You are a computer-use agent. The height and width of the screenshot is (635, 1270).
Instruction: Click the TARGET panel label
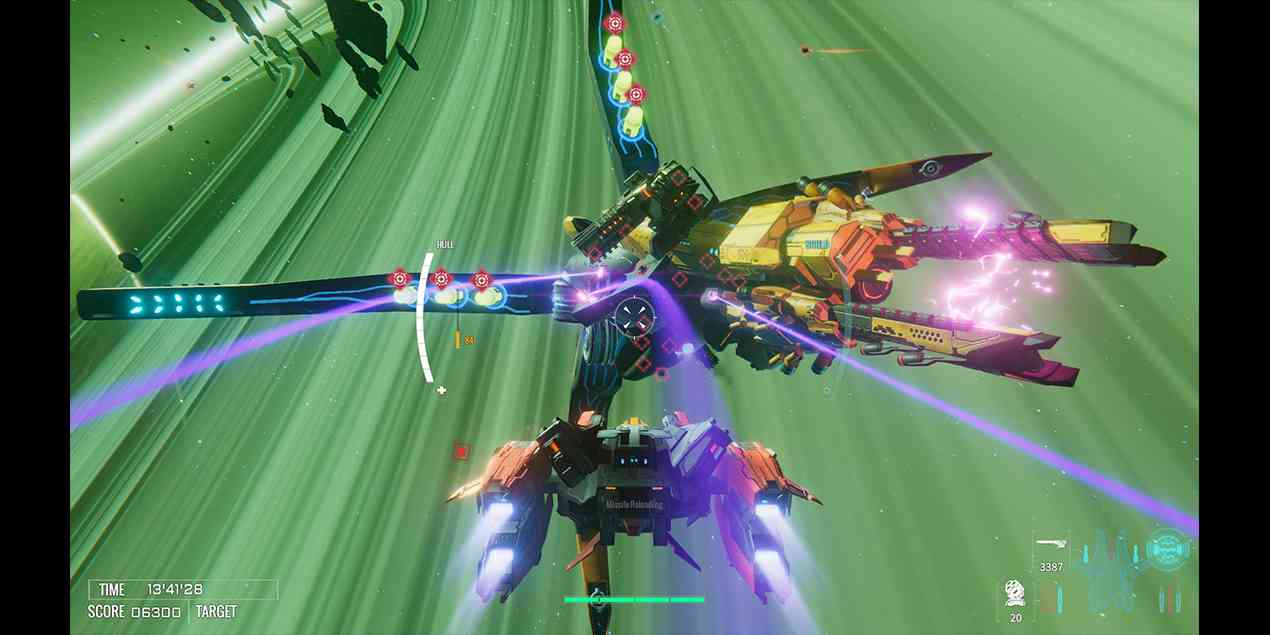216,611
